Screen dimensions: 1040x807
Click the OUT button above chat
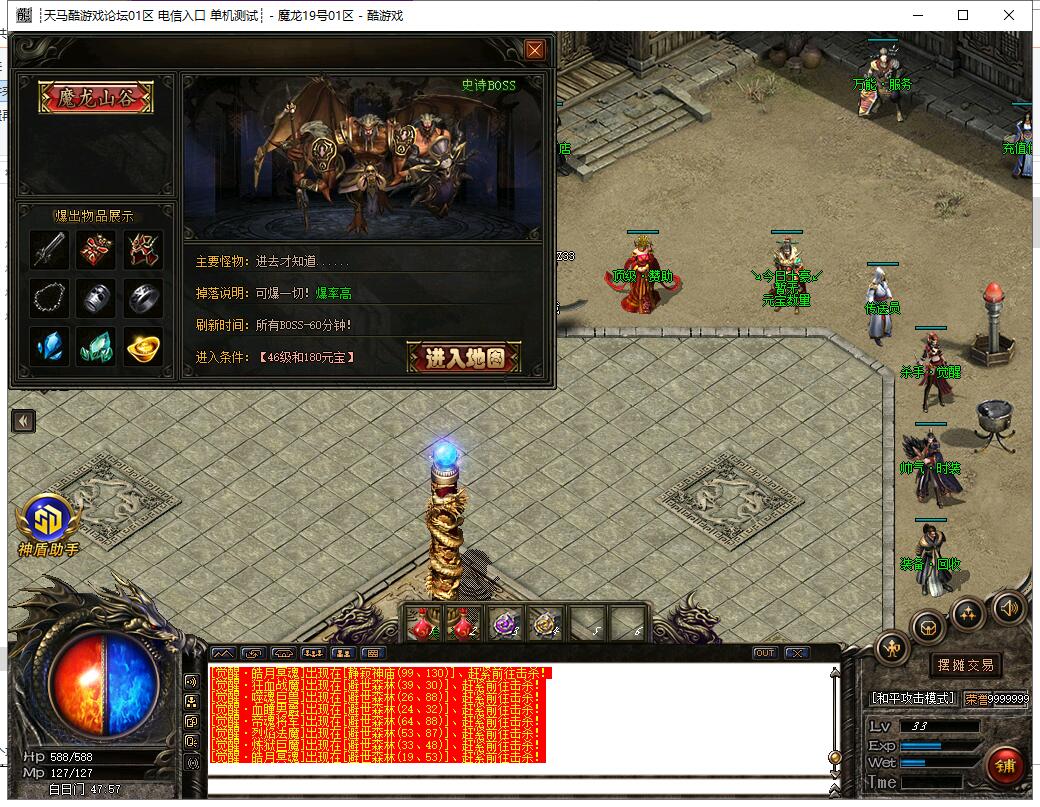click(765, 653)
